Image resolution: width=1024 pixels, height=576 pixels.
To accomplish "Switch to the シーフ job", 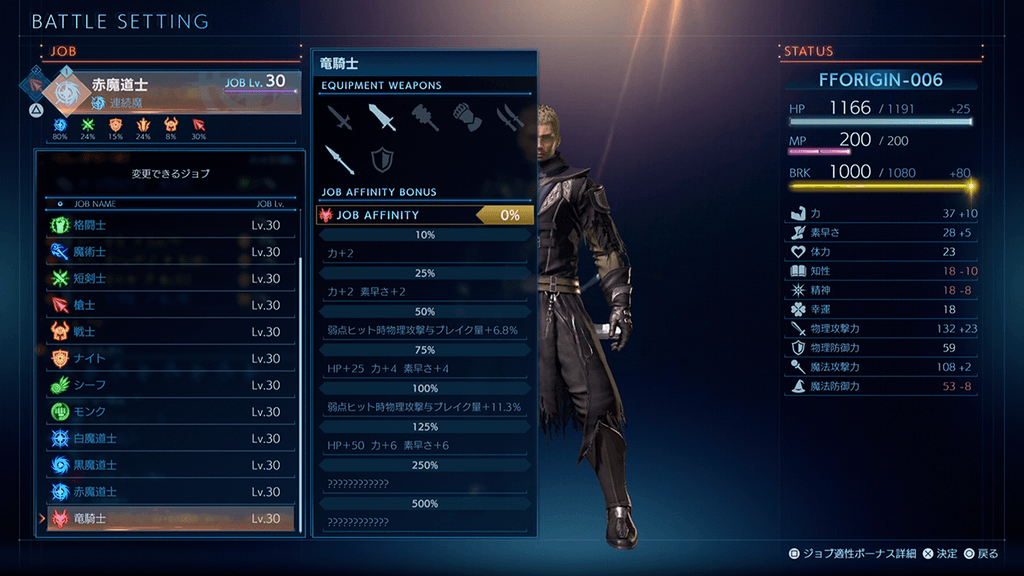I will [x=170, y=385].
